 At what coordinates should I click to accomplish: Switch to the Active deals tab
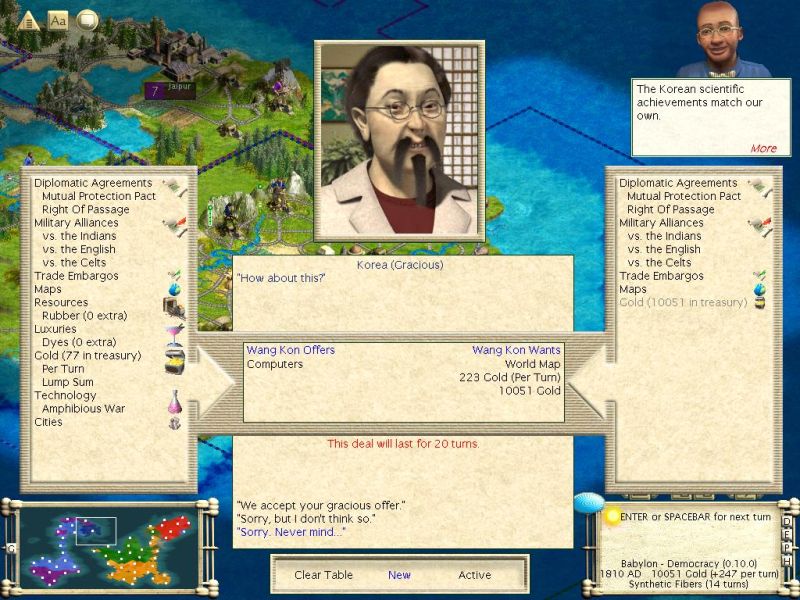474,575
